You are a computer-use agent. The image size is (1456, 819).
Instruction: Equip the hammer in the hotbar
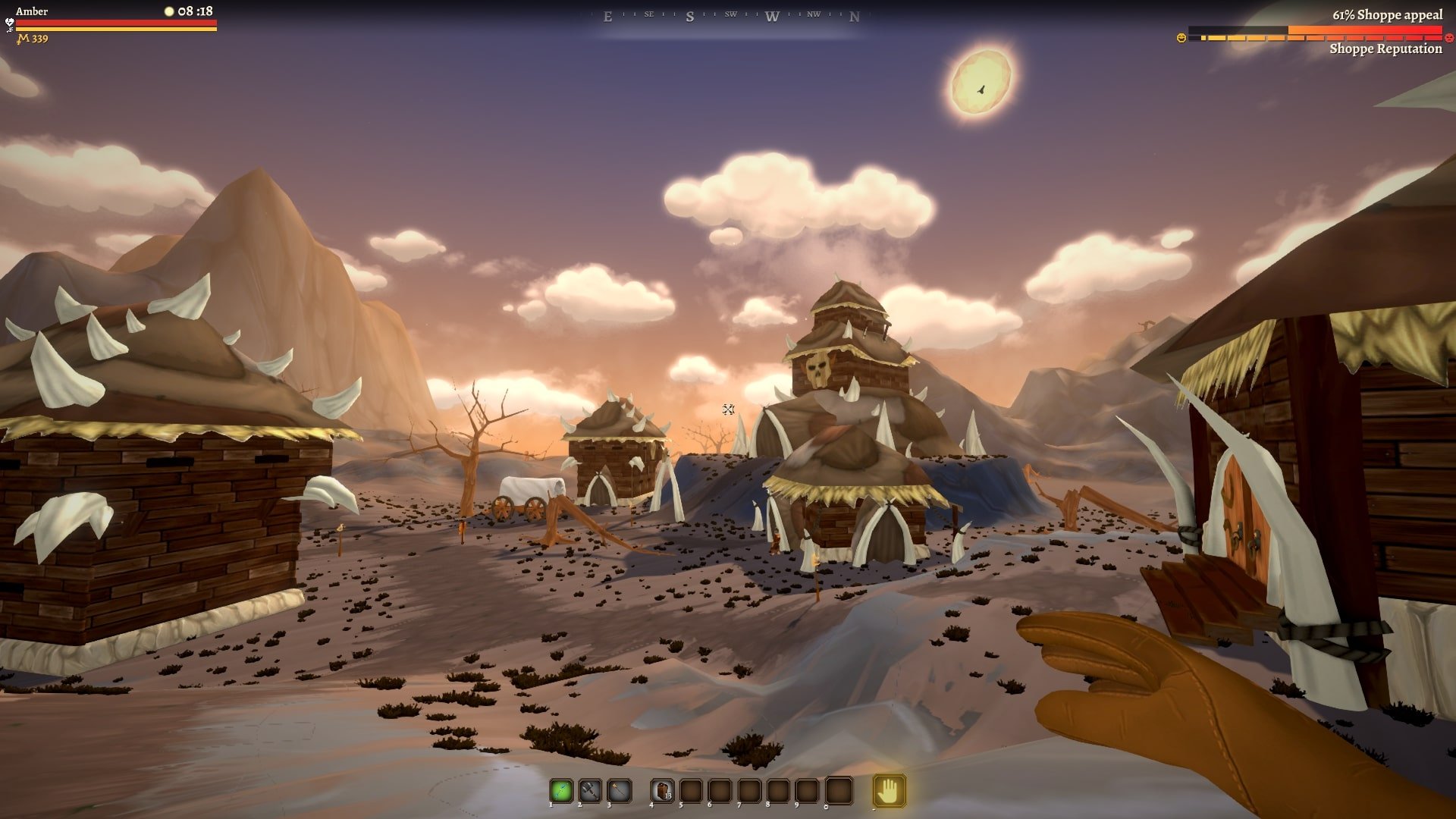pos(590,791)
